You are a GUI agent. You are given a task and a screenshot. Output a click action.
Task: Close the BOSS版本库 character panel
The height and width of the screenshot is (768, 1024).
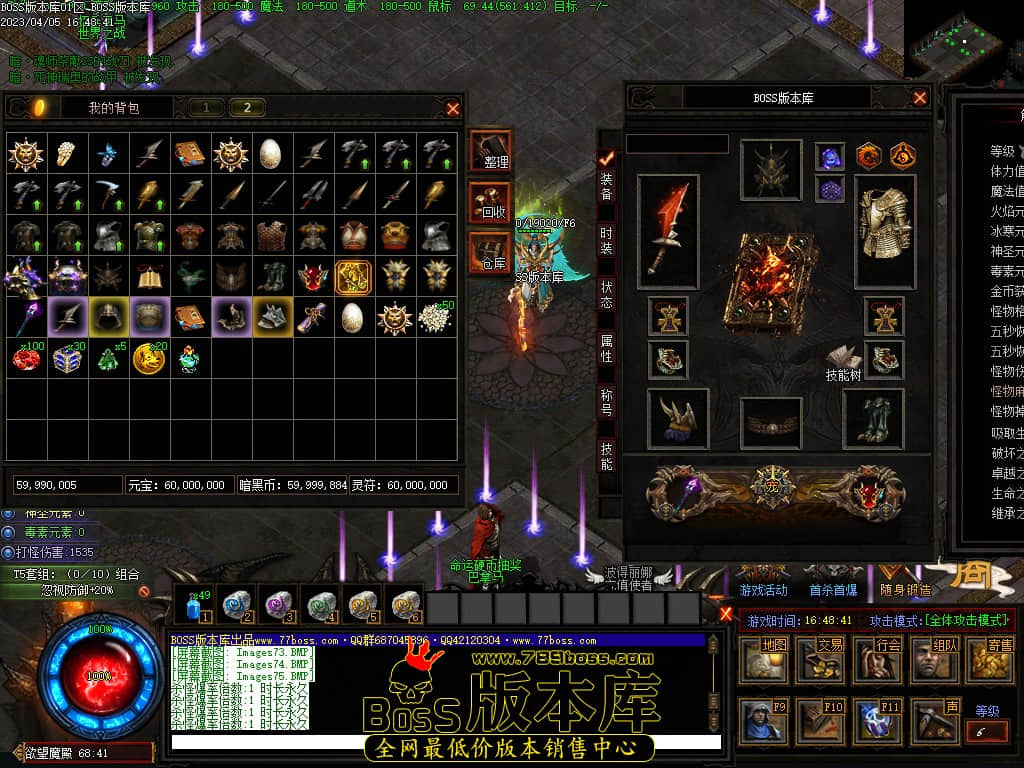point(920,98)
